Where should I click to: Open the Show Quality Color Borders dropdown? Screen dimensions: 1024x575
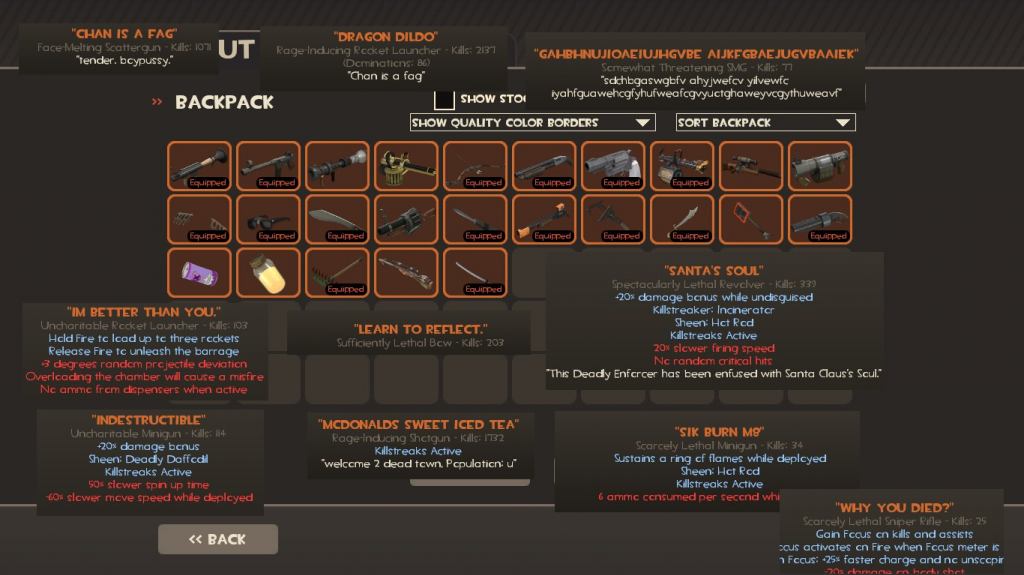point(532,122)
